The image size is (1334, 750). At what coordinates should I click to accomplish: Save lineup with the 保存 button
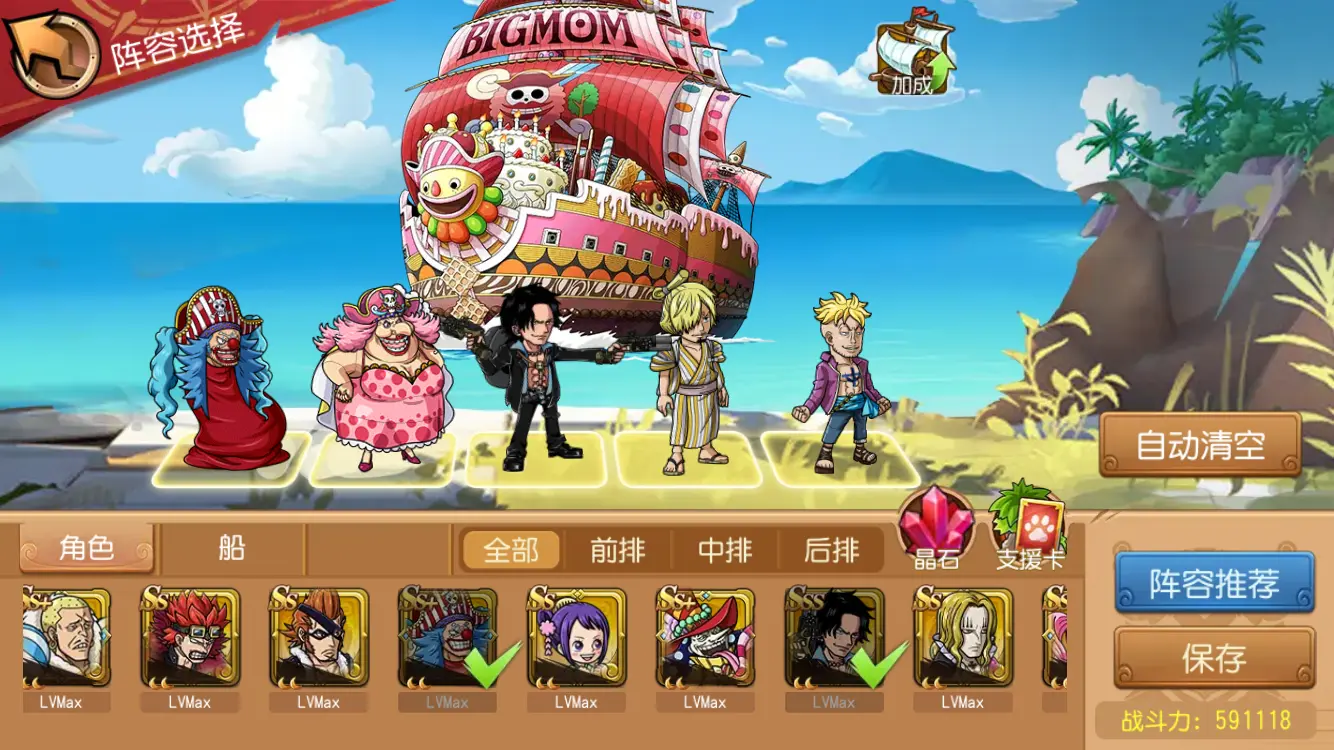coord(1214,658)
